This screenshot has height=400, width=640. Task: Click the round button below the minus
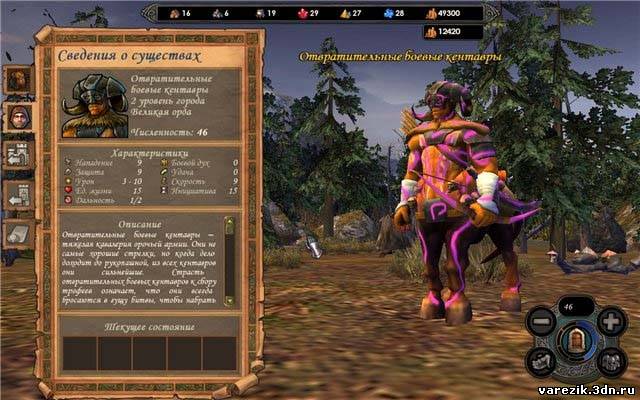point(541,363)
